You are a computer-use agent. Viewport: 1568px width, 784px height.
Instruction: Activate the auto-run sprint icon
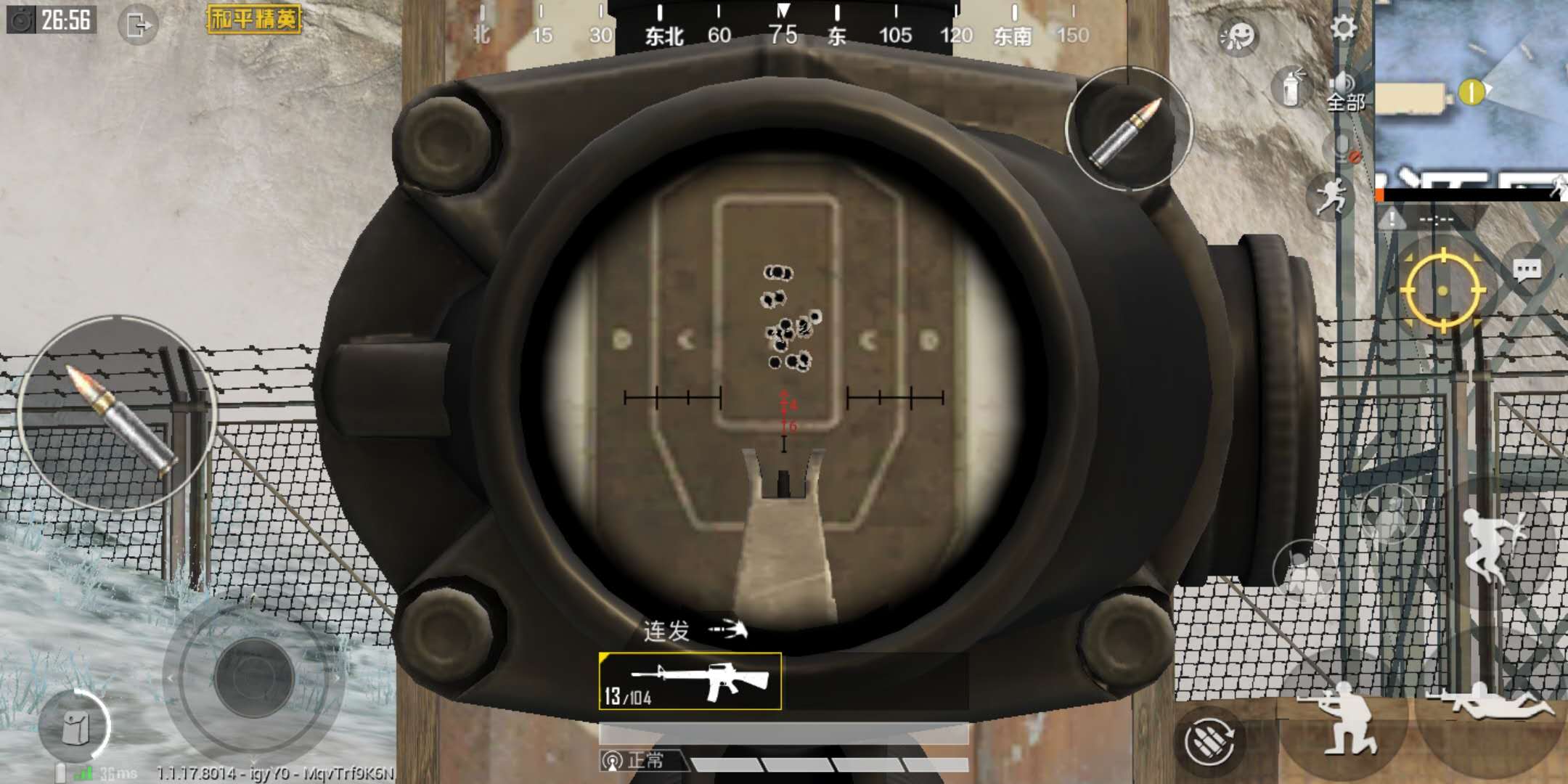pos(1333,195)
